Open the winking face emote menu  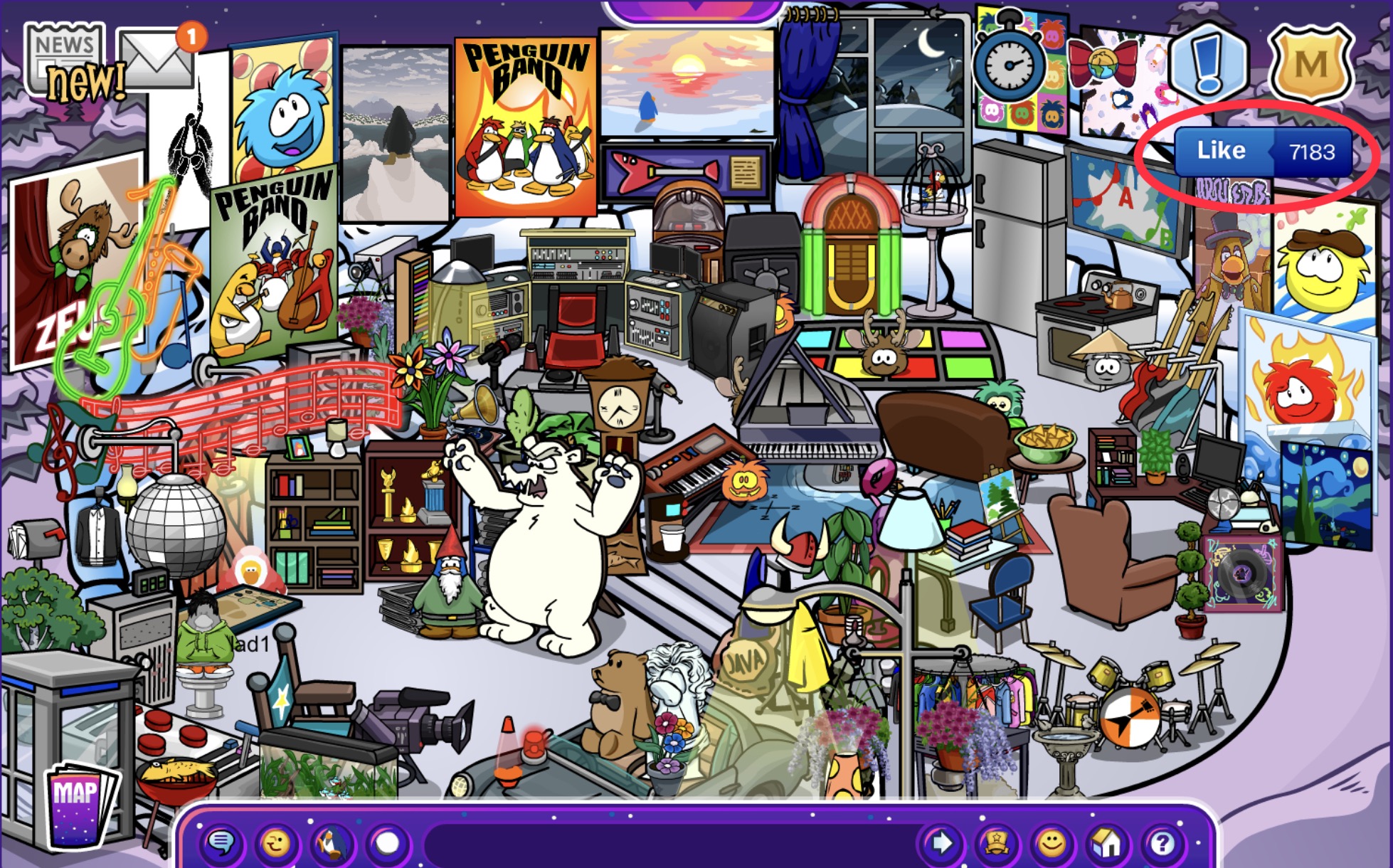click(276, 844)
